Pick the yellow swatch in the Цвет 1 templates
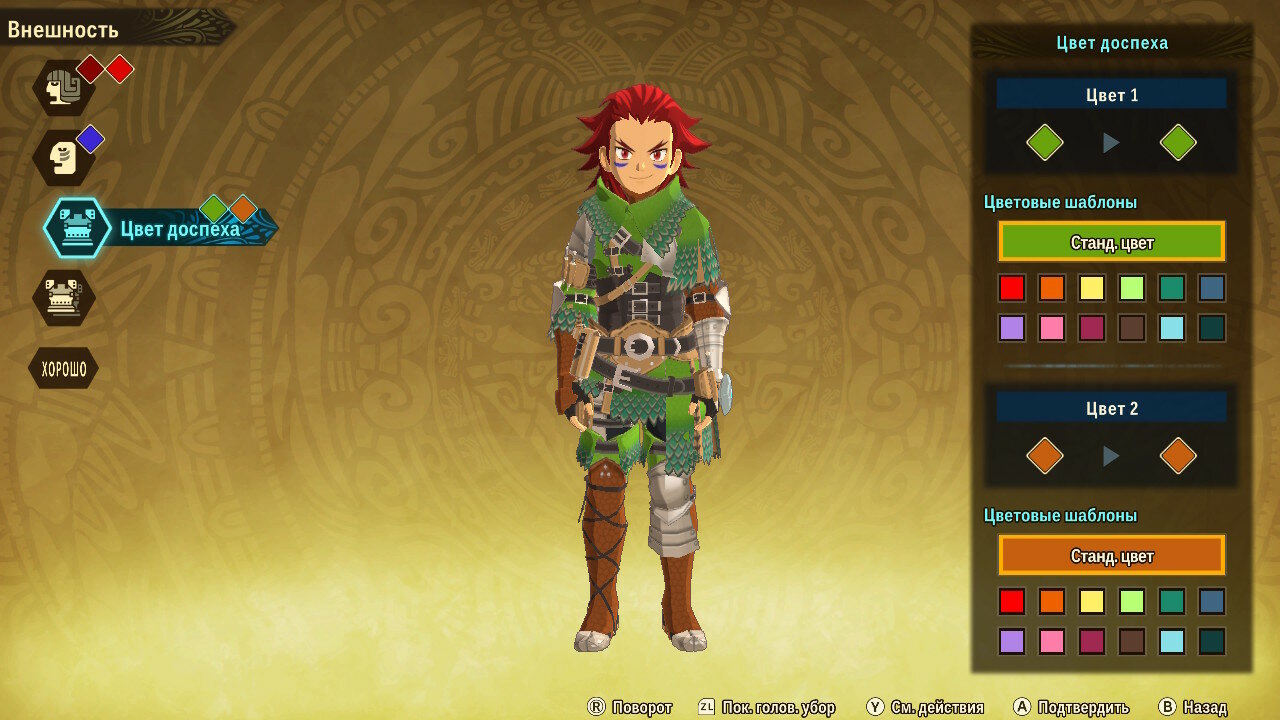The width and height of the screenshot is (1280, 720). [1092, 288]
